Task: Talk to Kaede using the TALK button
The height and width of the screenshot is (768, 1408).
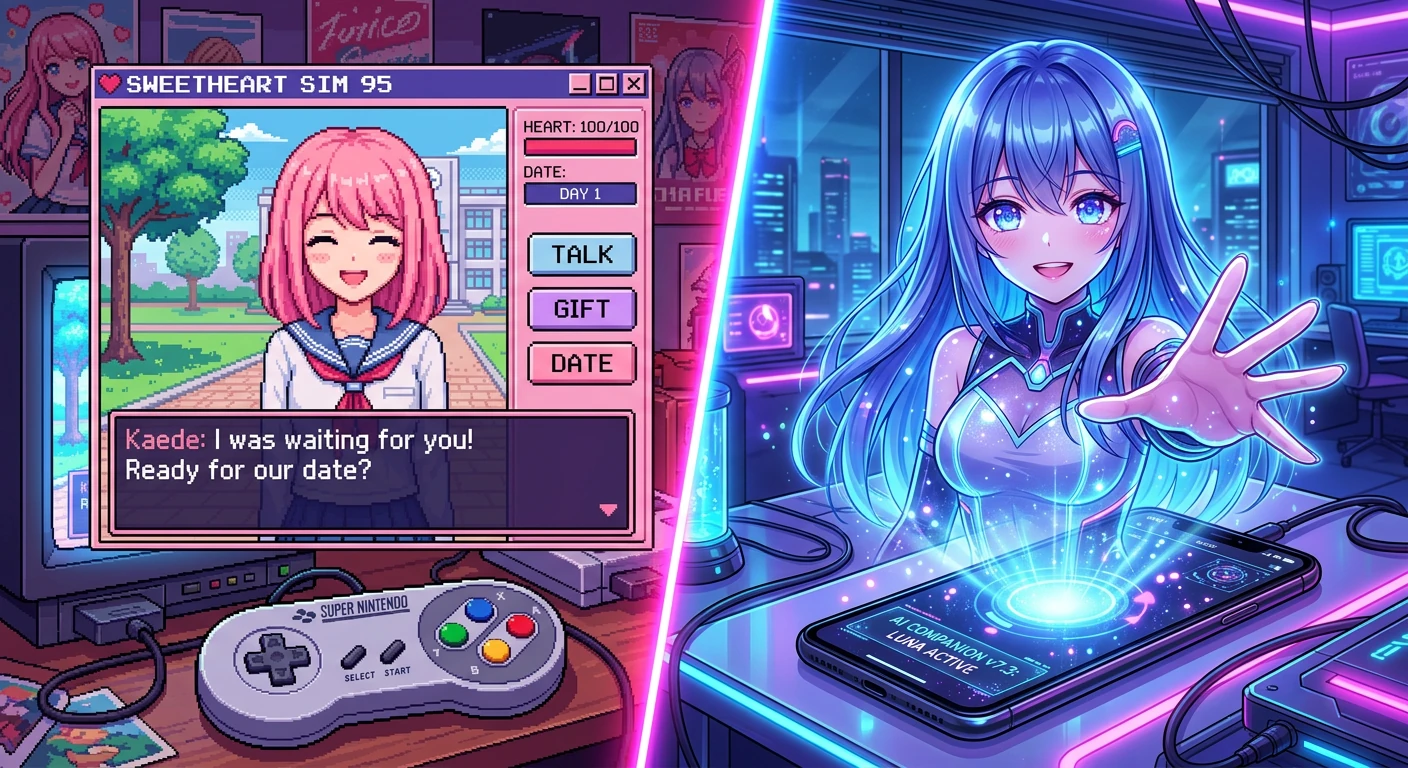Action: coord(581,254)
